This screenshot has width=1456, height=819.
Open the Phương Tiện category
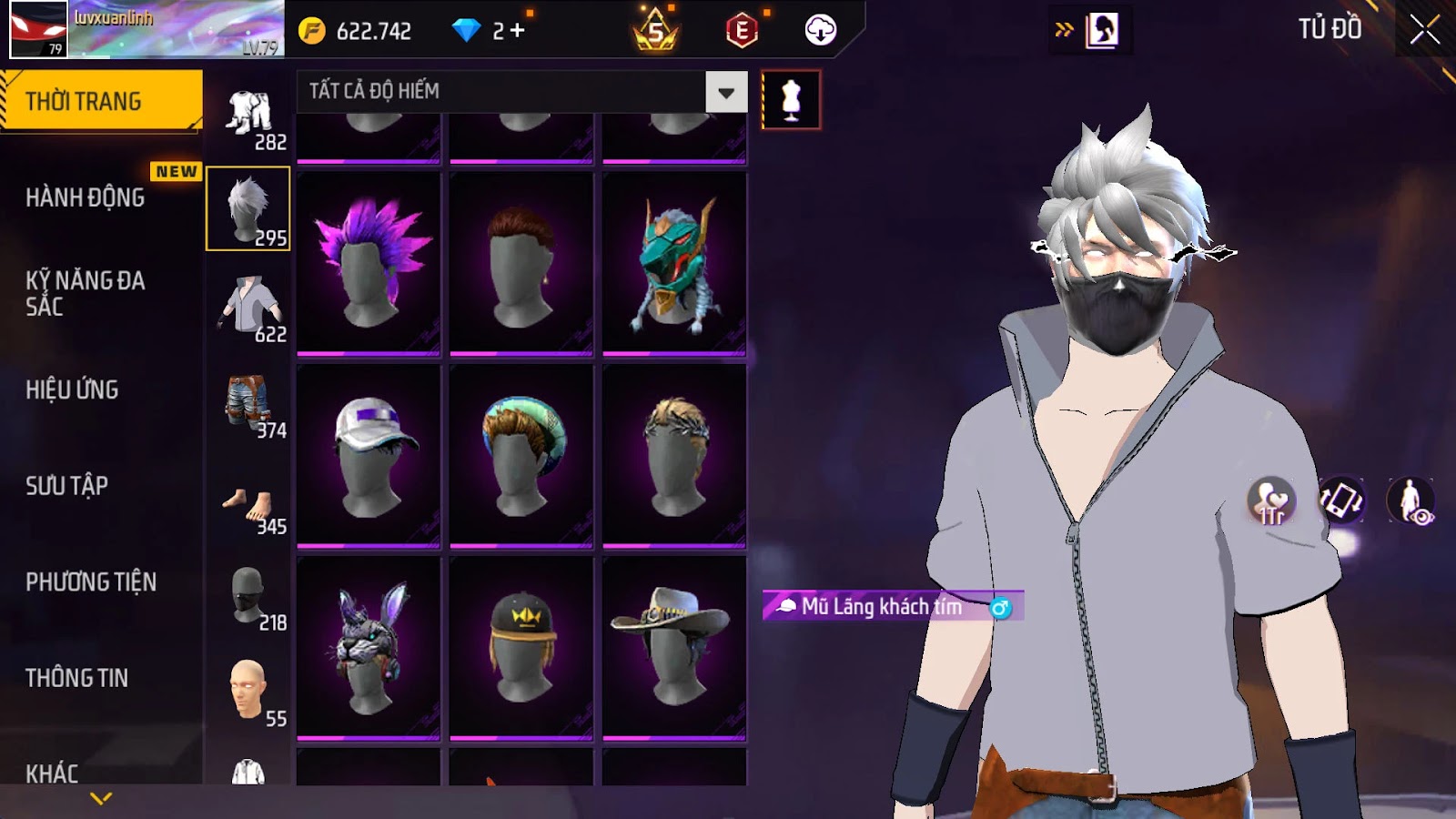91,581
